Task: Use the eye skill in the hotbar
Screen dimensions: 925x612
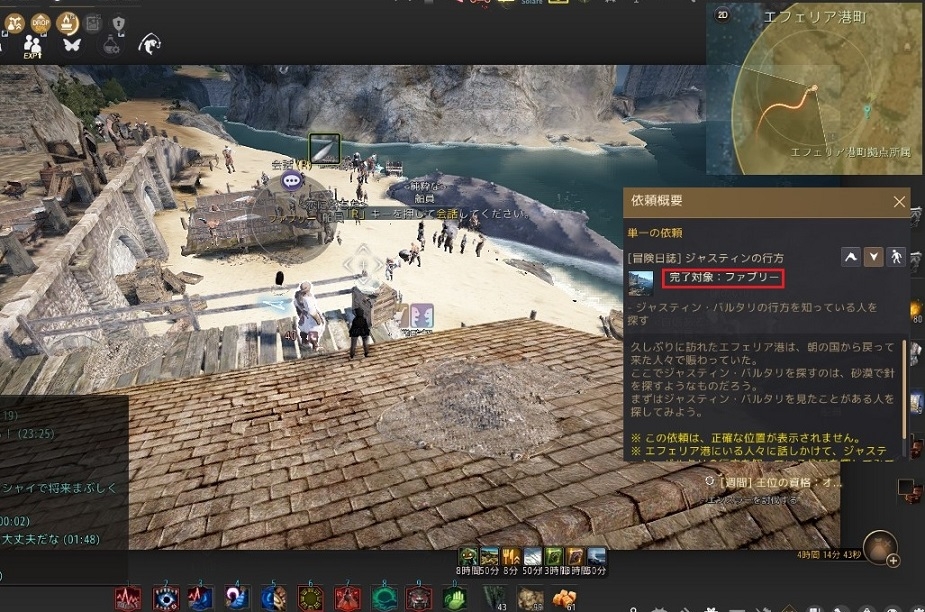Action: point(166,598)
